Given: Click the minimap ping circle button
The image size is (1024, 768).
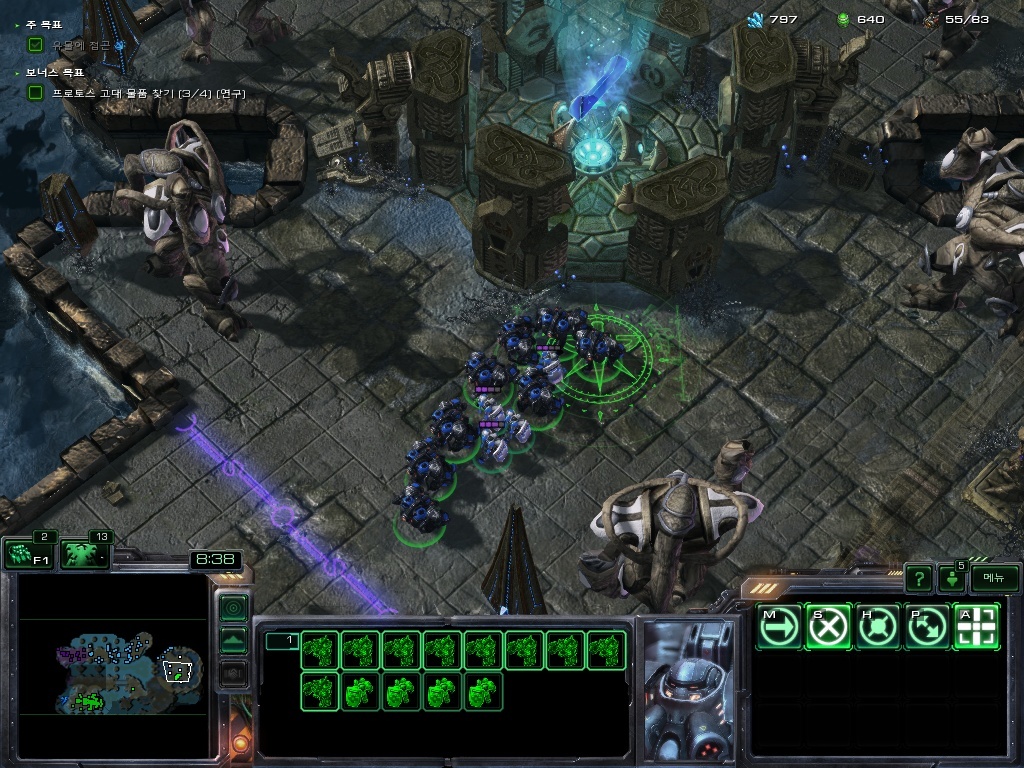Looking at the screenshot, I should pyautogui.click(x=233, y=607).
